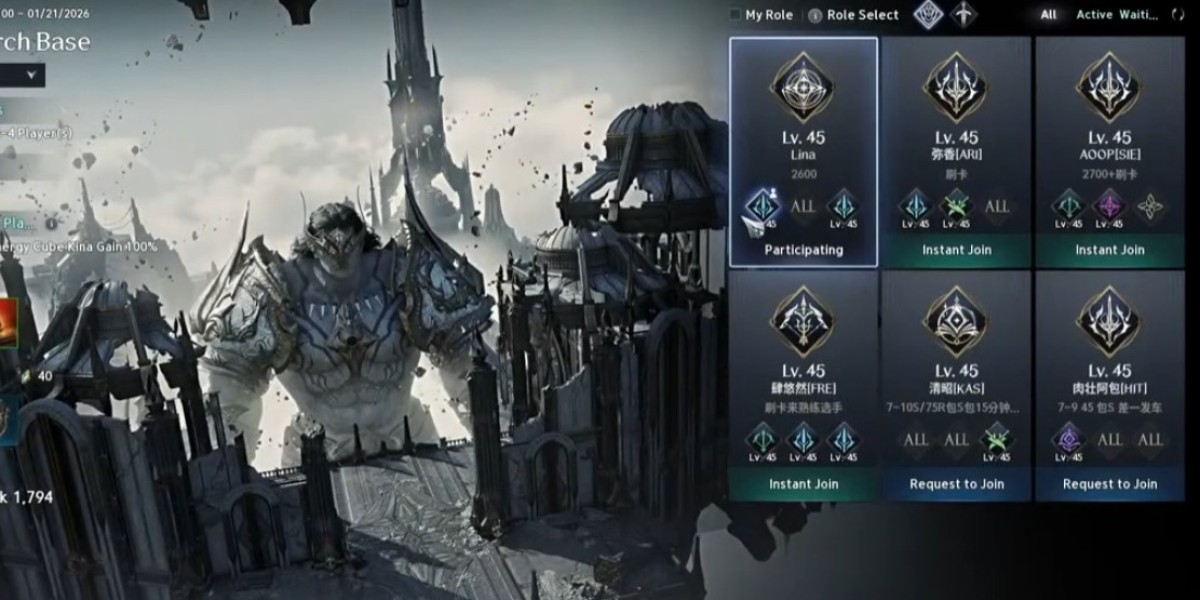Select the sword role filter icon

(963, 15)
